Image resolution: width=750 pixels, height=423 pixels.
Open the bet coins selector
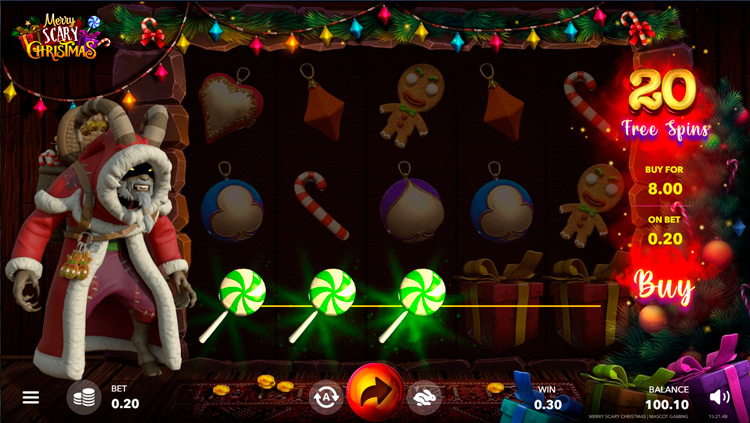(84, 397)
